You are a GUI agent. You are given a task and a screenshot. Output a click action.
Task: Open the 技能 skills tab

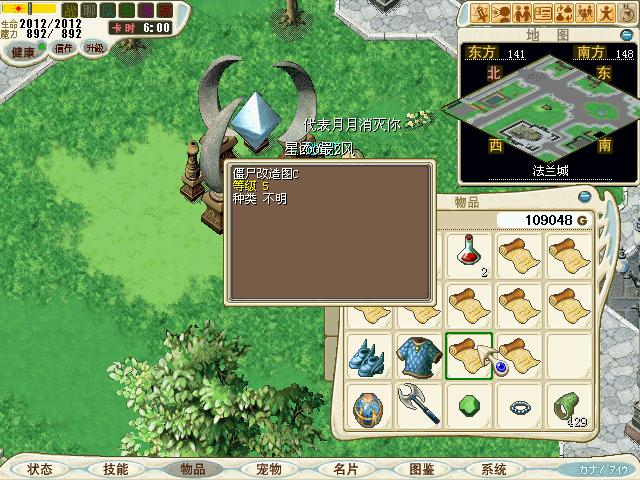click(x=115, y=469)
